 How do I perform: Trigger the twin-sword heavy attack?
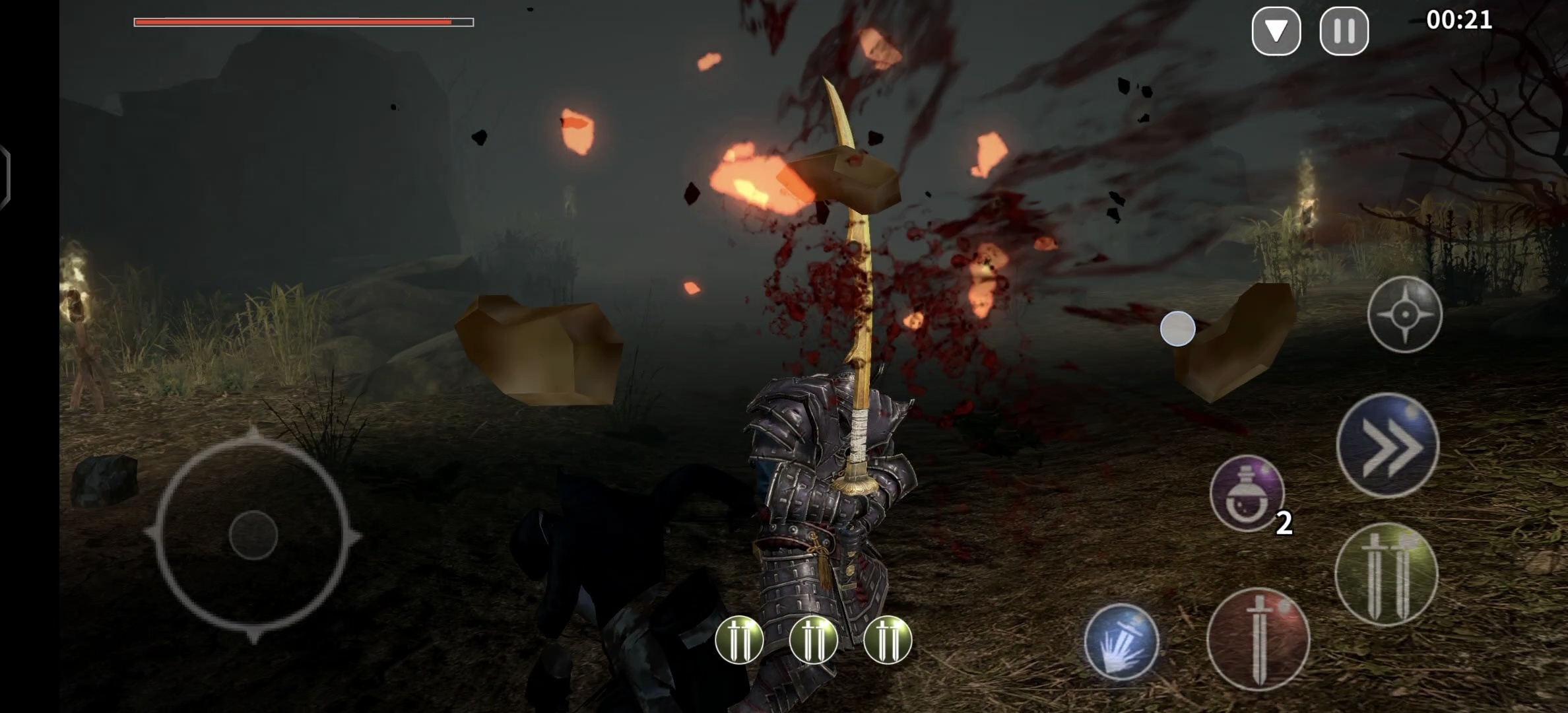[x=1386, y=574]
